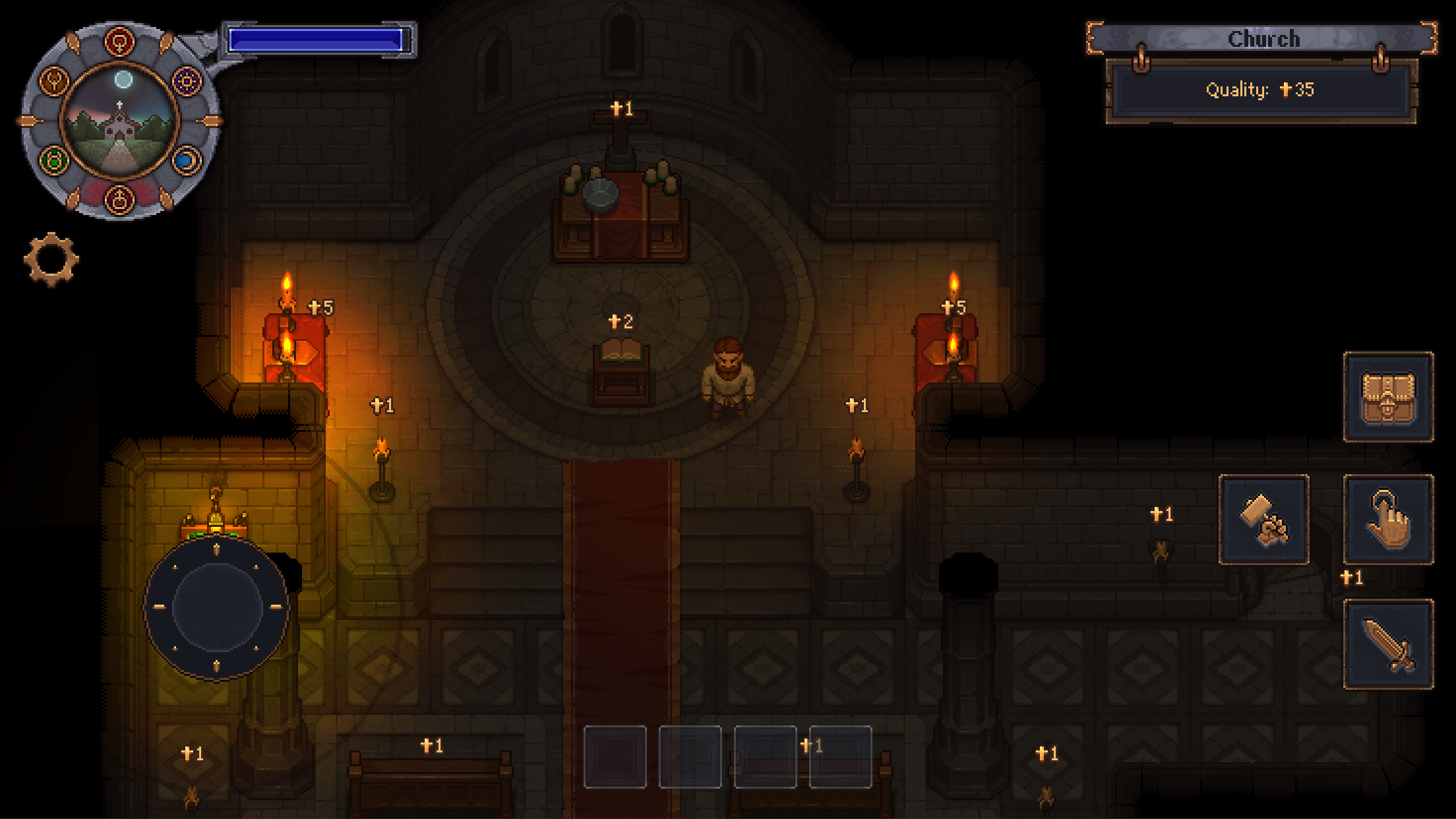Viewport: 1456px width, 819px height.
Task: Tap the hand interaction icon
Action: pyautogui.click(x=1389, y=521)
